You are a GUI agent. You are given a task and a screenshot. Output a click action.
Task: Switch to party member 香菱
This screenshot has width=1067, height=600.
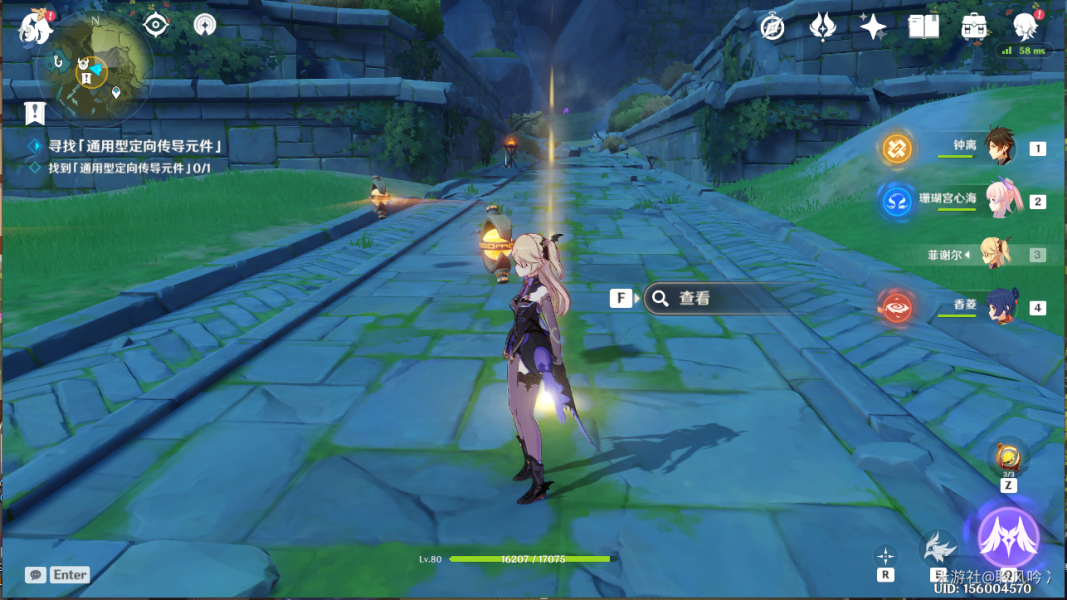pos(1000,306)
